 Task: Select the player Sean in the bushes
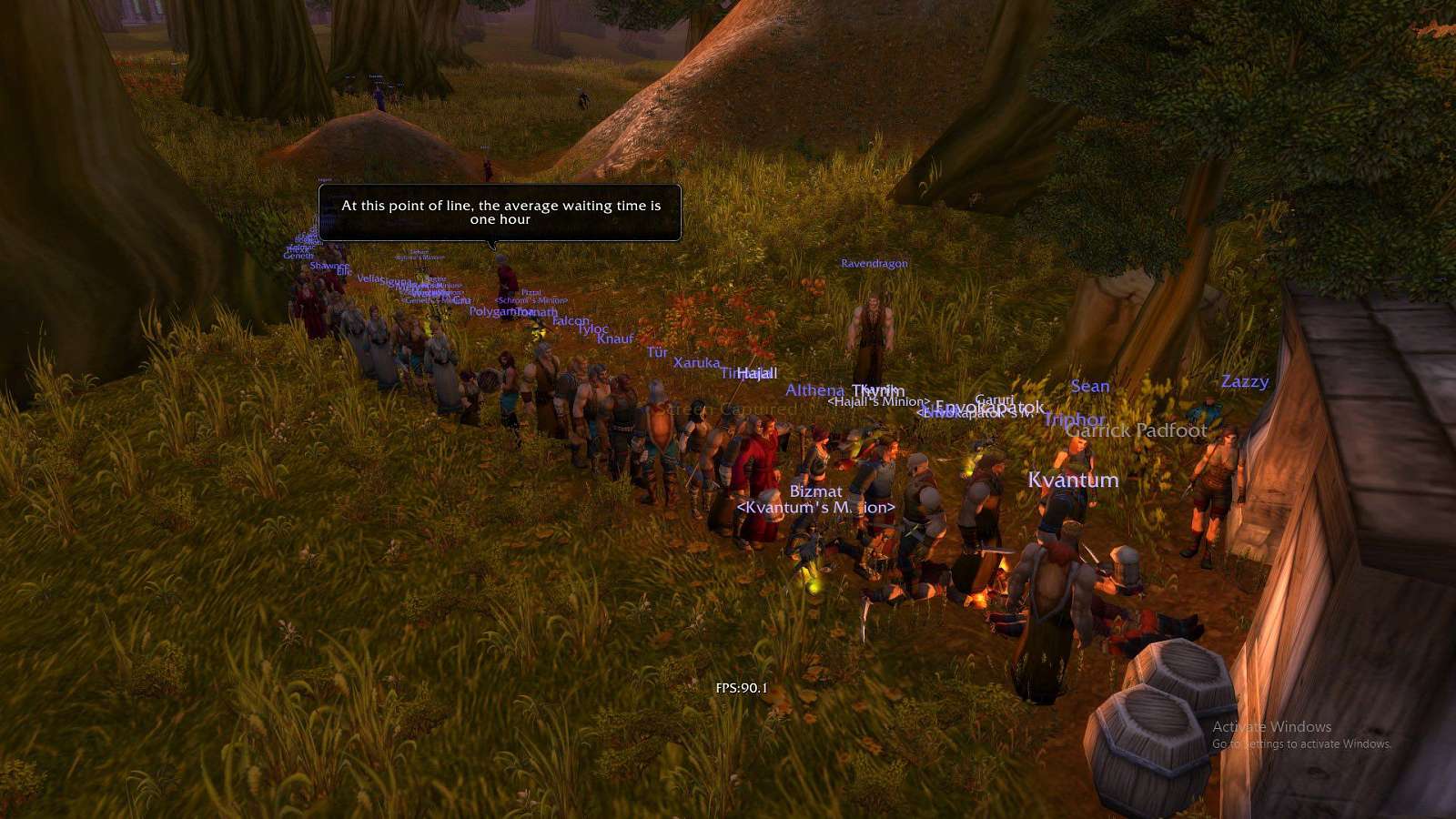pos(1089,386)
